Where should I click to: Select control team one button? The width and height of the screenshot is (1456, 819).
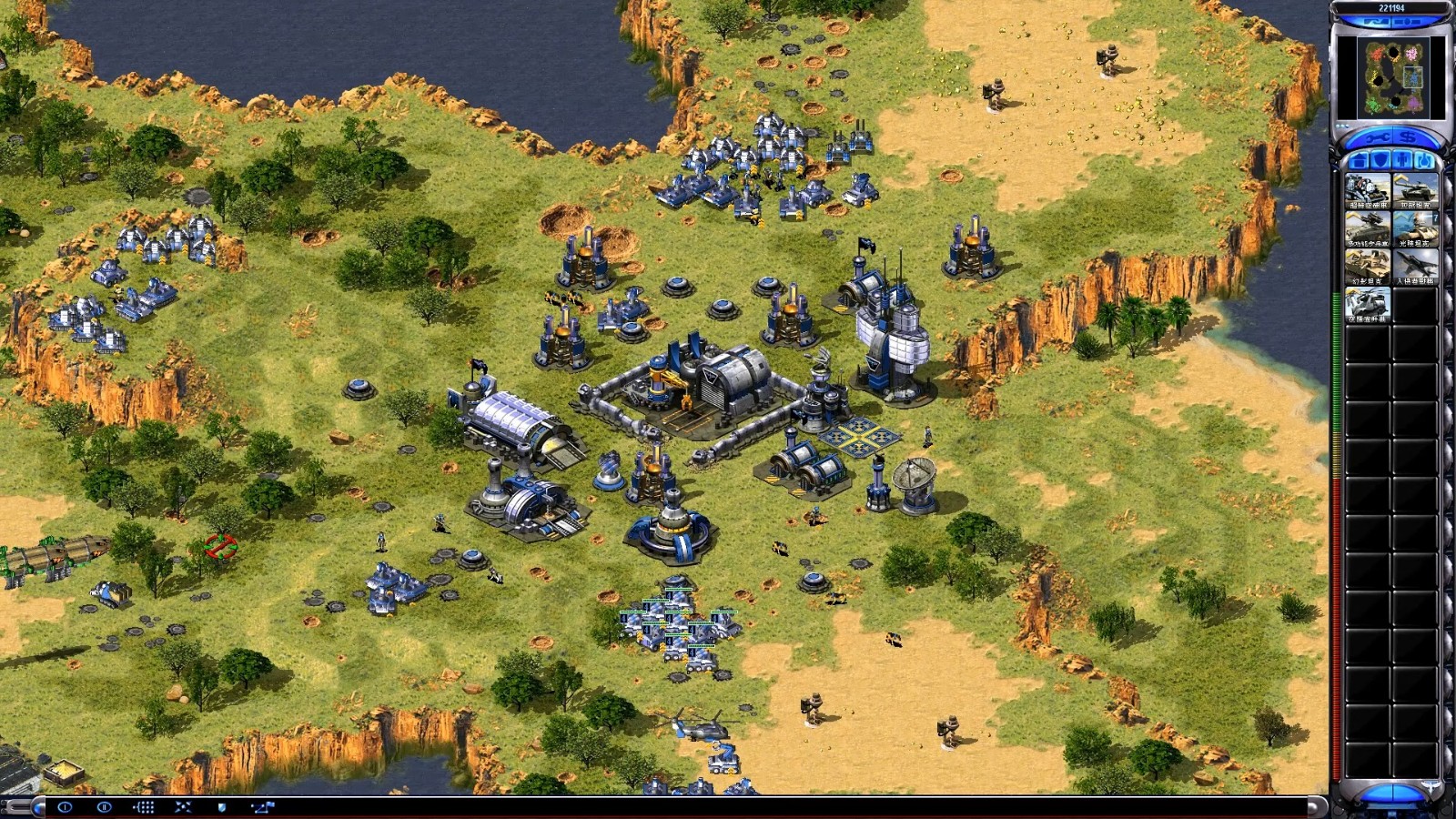pyautogui.click(x=65, y=807)
